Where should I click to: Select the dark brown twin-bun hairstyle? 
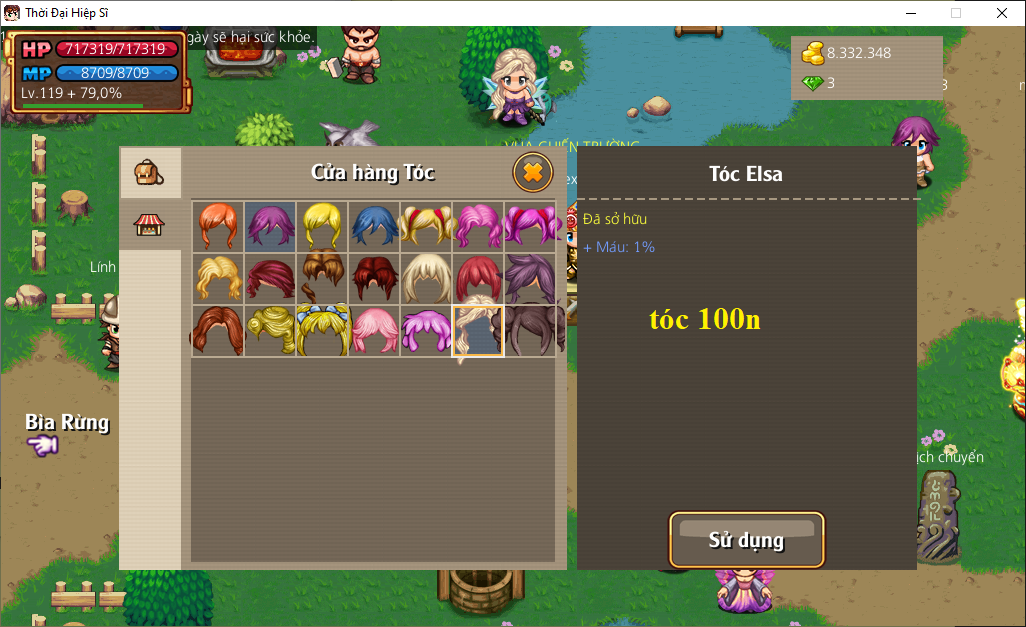(x=530, y=330)
